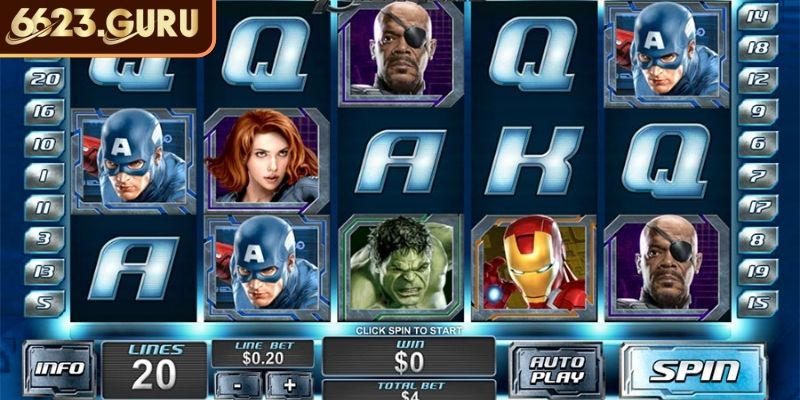This screenshot has height=400, width=800.
Task: Select payline number 10
Action: [44, 143]
